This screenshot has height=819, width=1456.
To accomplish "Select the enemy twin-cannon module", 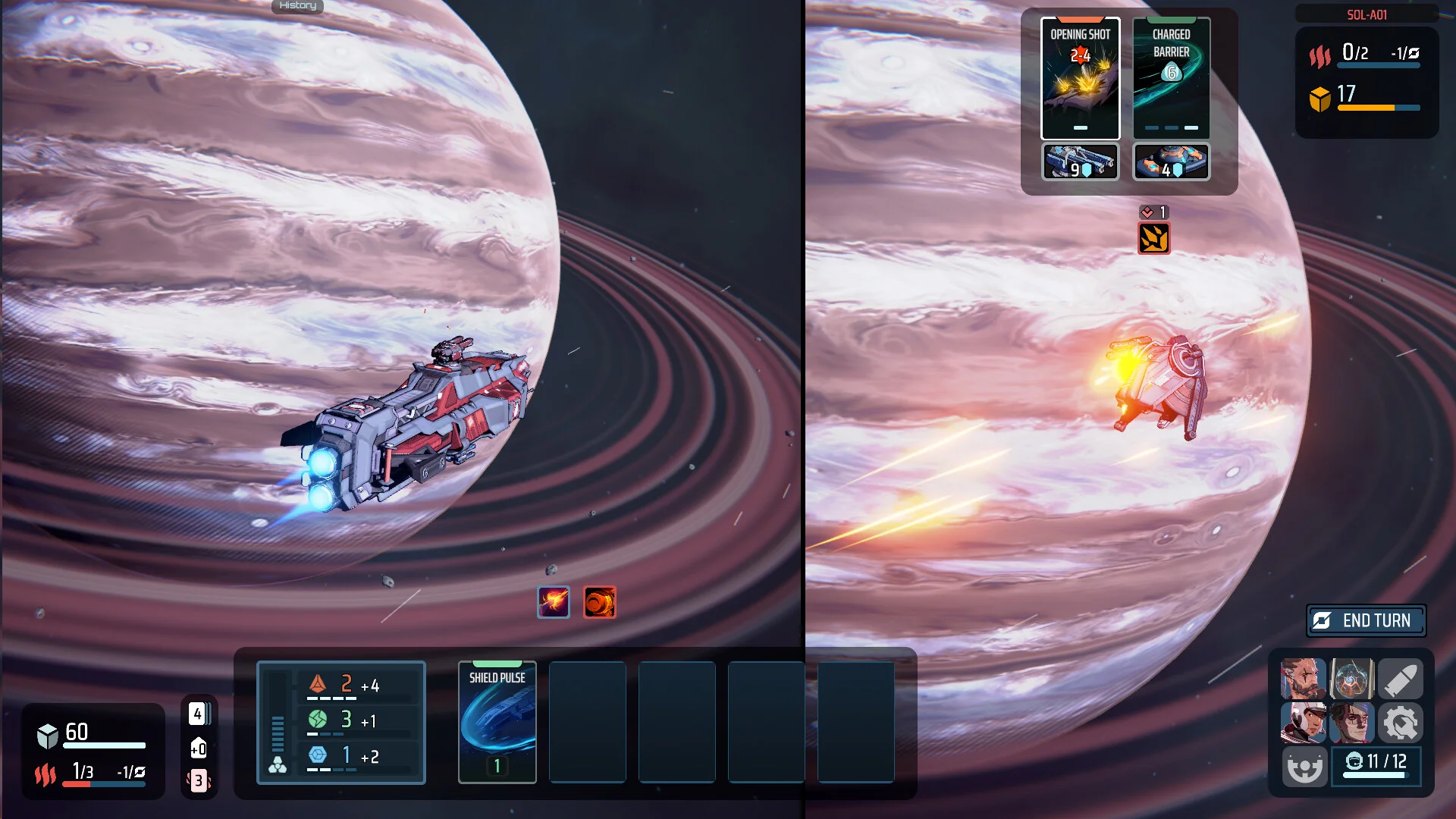I will 1080,162.
